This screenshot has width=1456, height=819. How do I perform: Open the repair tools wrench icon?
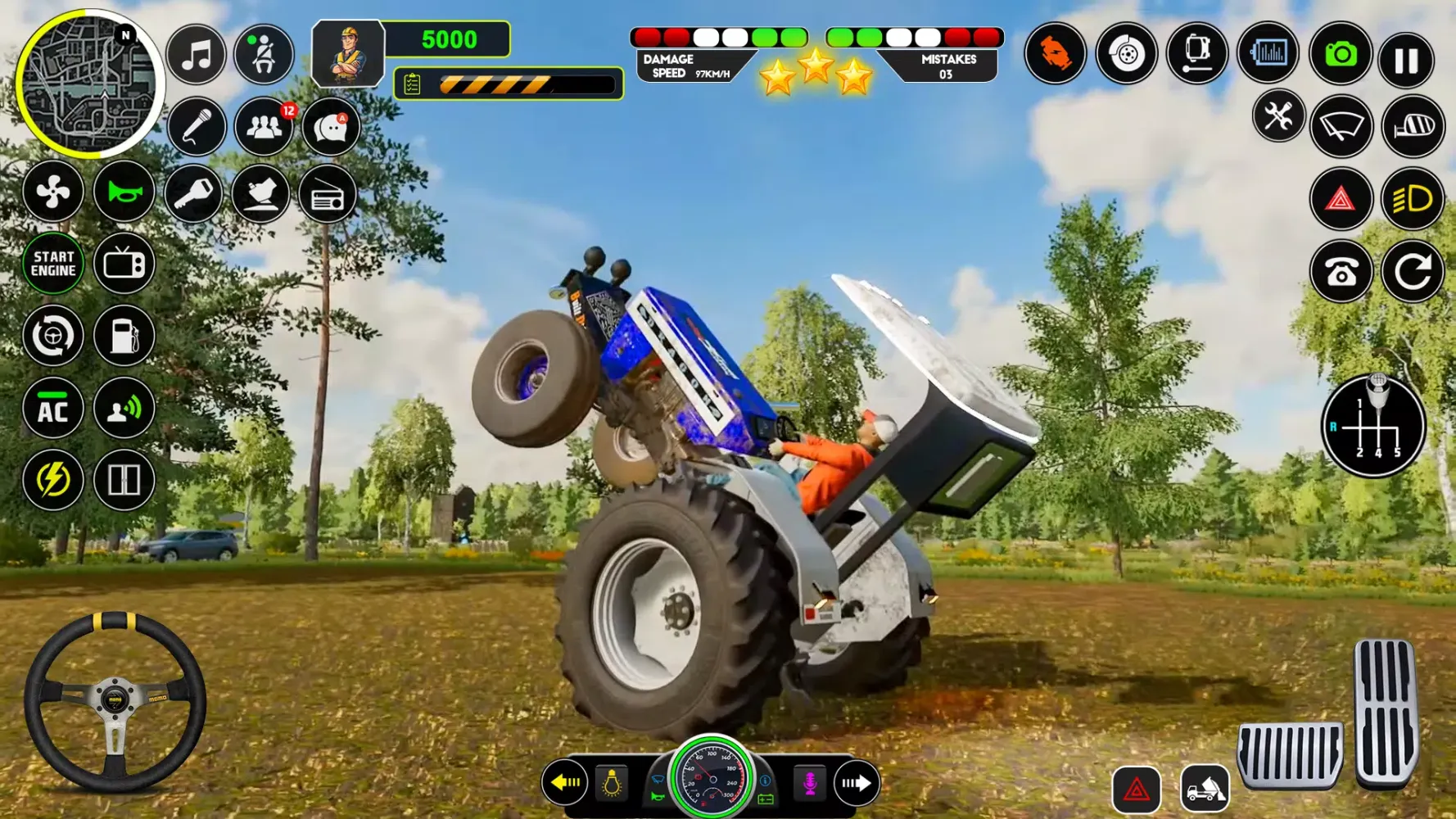[1277, 116]
